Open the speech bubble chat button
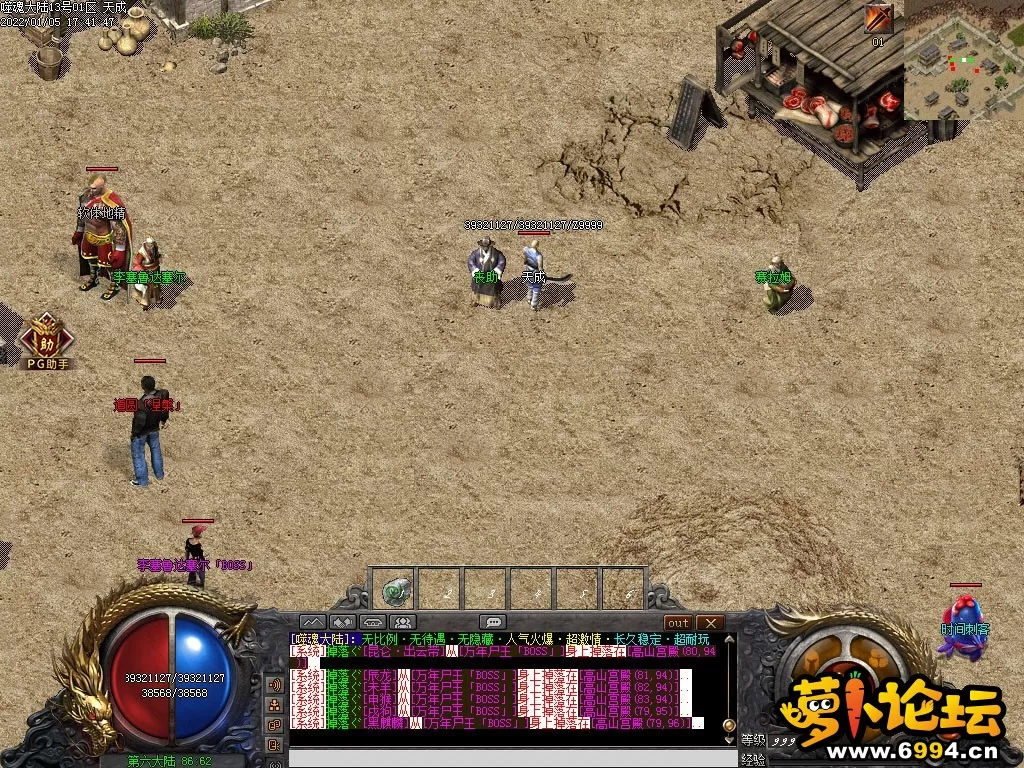Screen dimensions: 1024x768 (x=492, y=622)
